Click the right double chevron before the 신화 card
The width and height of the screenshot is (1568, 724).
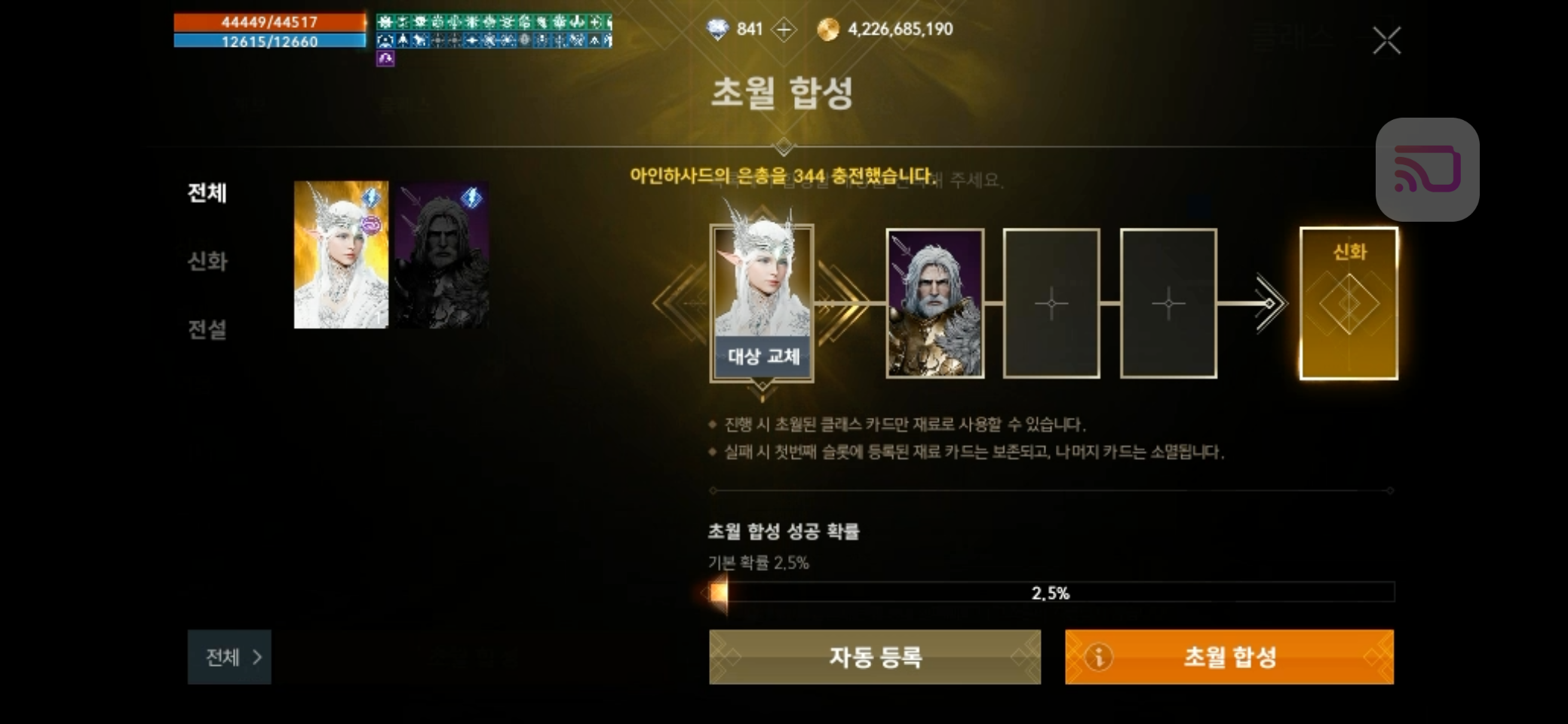click(x=1272, y=303)
